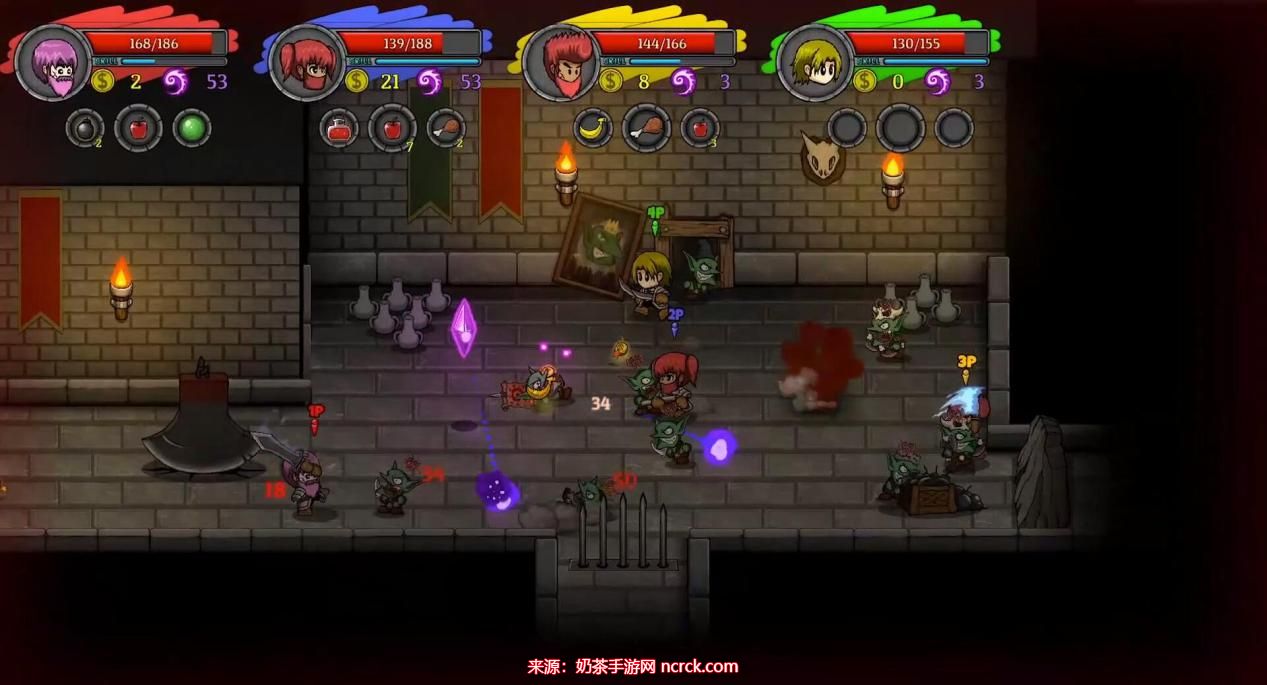The height and width of the screenshot is (685, 1267).
Task: Select the banana item slot
Action: [593, 128]
